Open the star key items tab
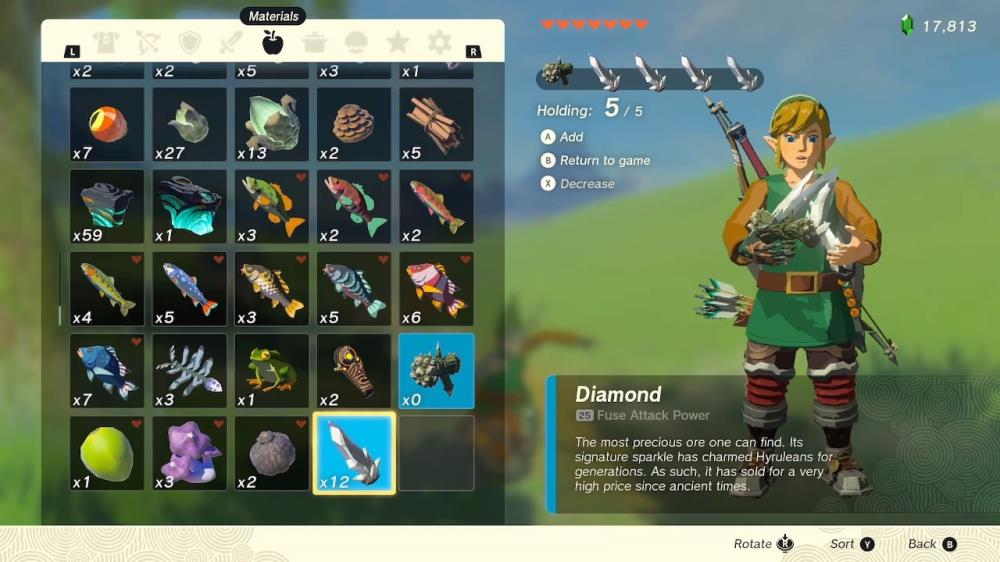The height and width of the screenshot is (562, 1000). coord(397,42)
